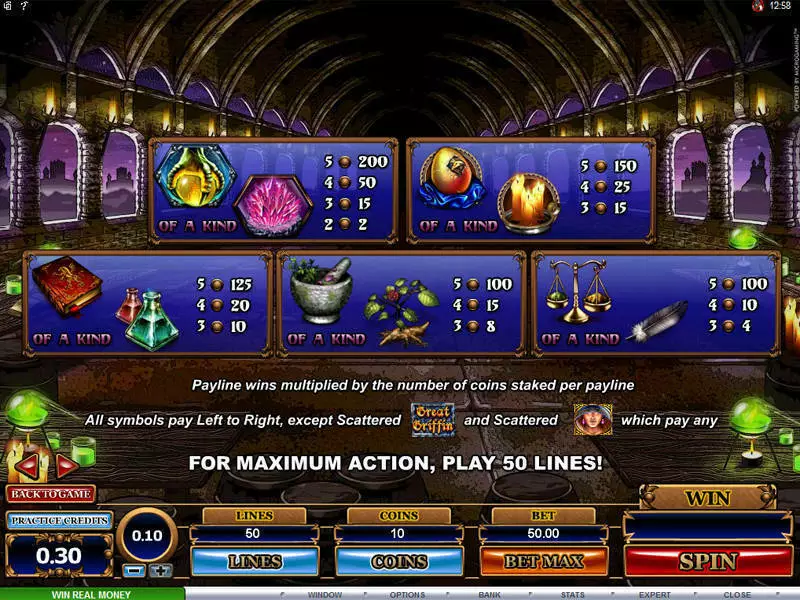
Task: Open the Options menu
Action: (407, 594)
